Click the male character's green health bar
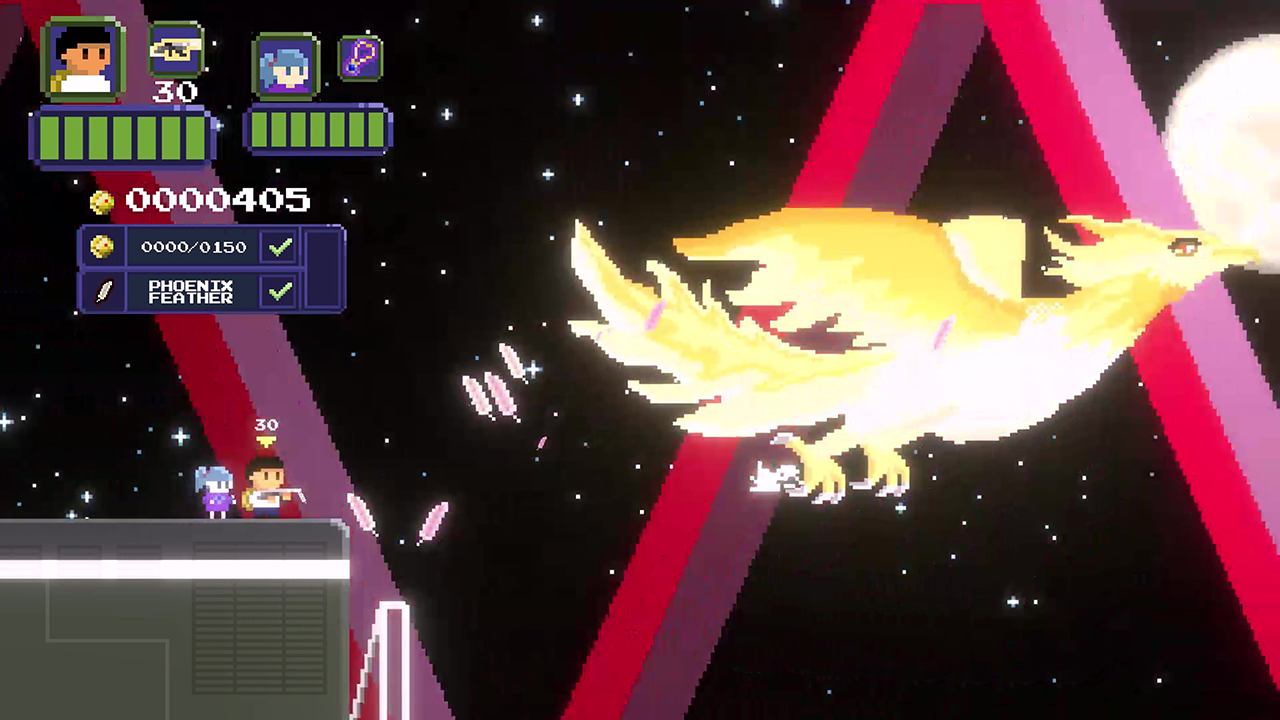Viewport: 1280px width, 720px height. (122, 137)
